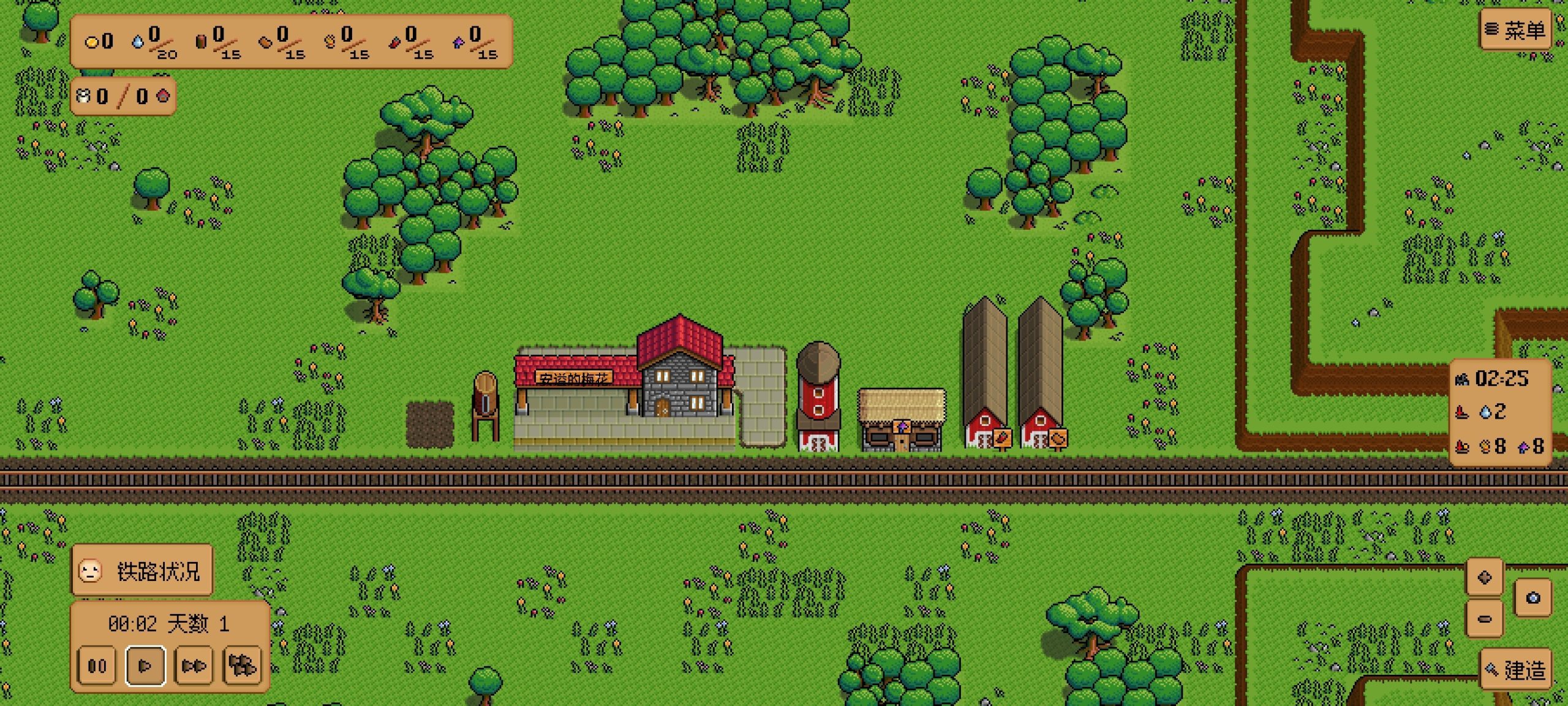This screenshot has height=706, width=1568.
Task: Open the 铁路状况 railway status panel
Action: (142, 571)
